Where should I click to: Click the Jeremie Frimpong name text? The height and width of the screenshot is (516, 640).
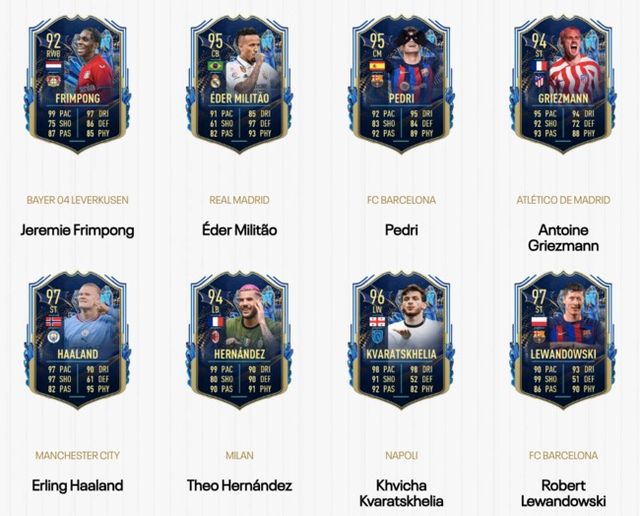point(78,230)
